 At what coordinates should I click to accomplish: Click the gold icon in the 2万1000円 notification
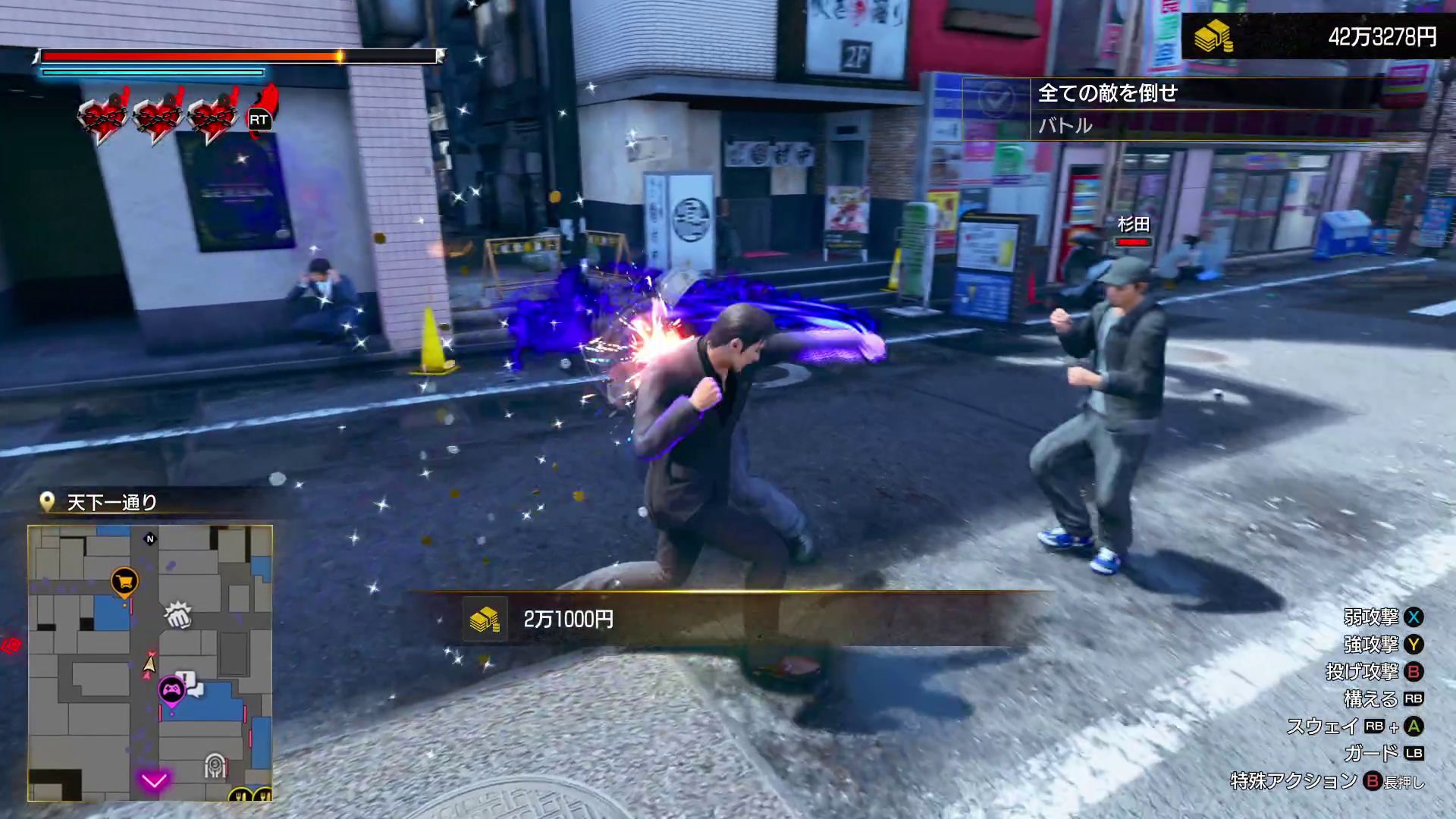485,620
